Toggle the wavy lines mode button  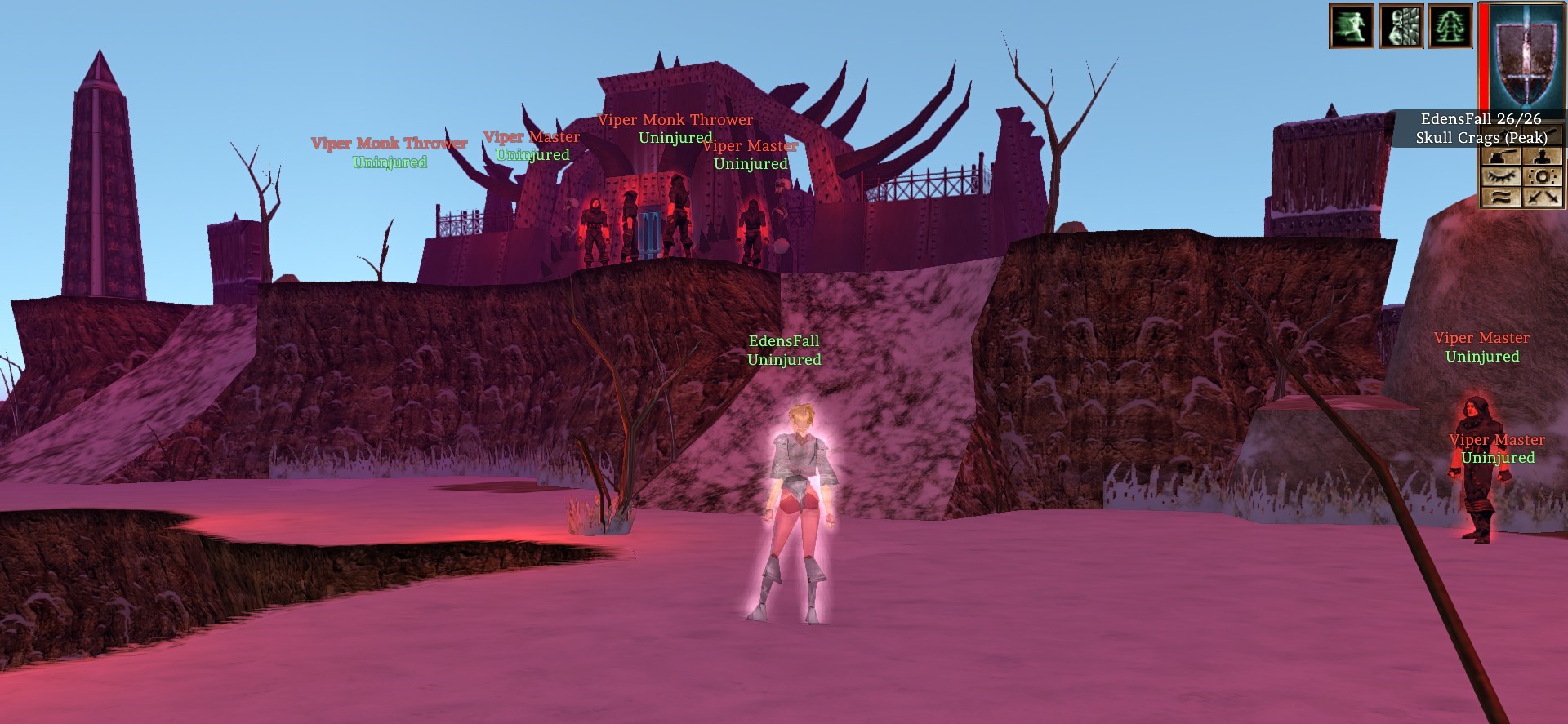click(x=1501, y=197)
